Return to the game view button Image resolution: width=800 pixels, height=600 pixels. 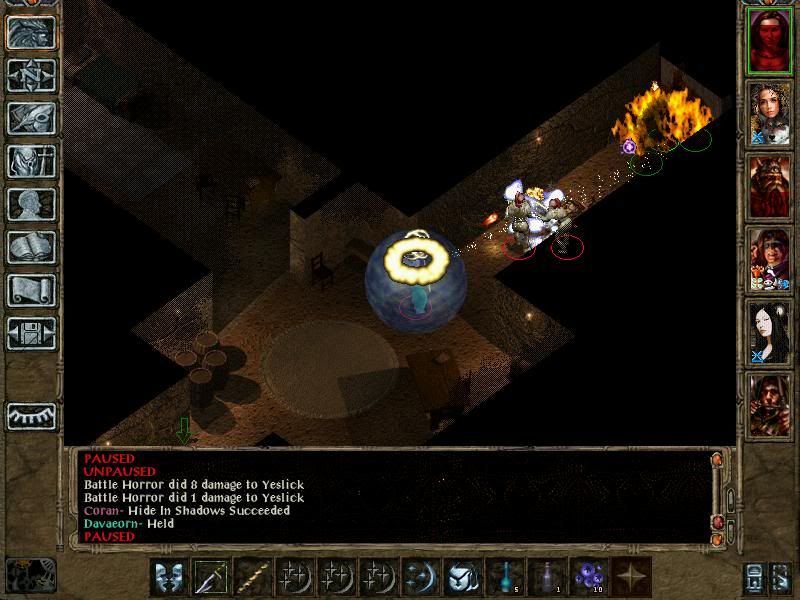point(31,32)
